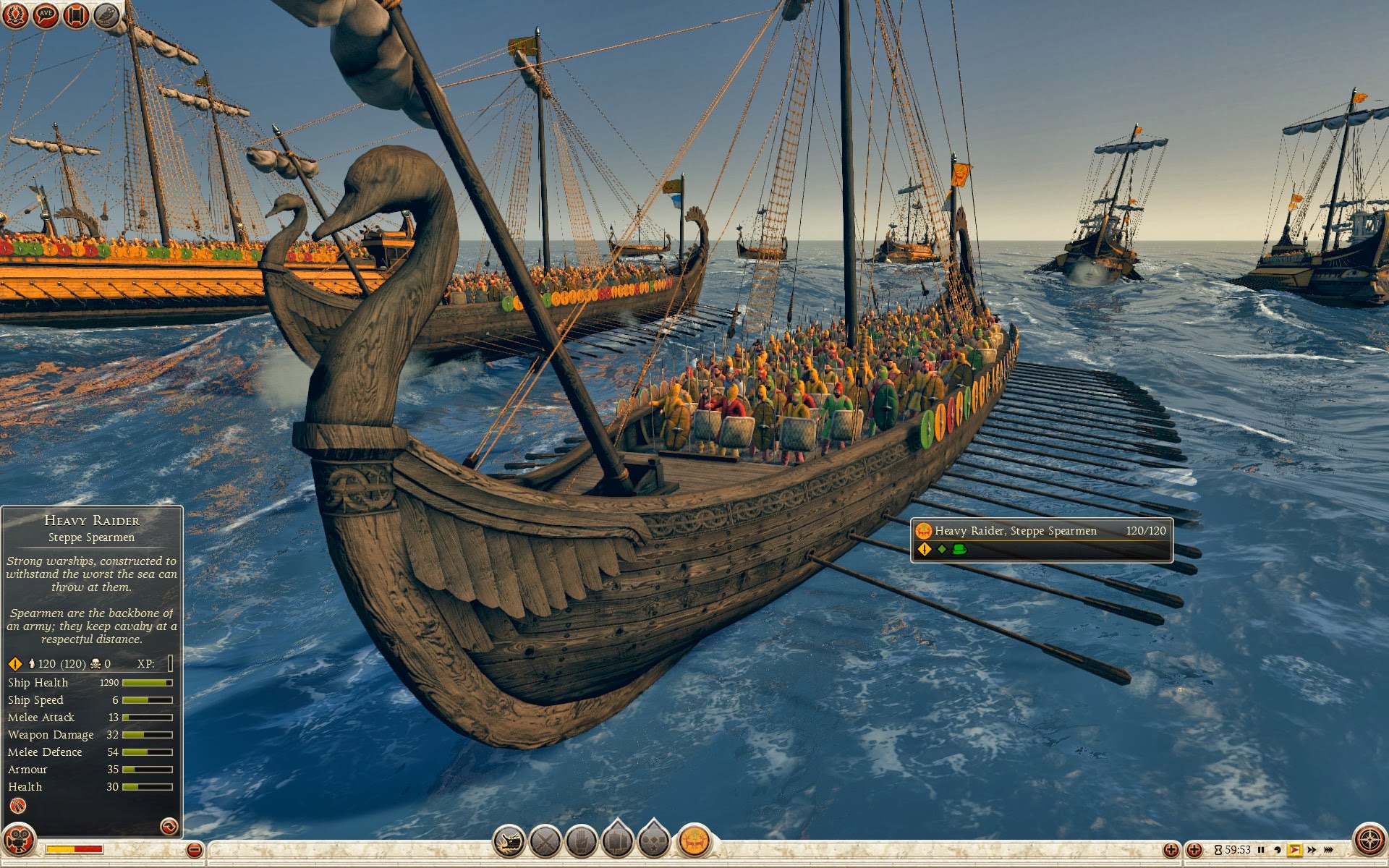
Task: Open the compass tactical map button
Action: pos(1369,841)
